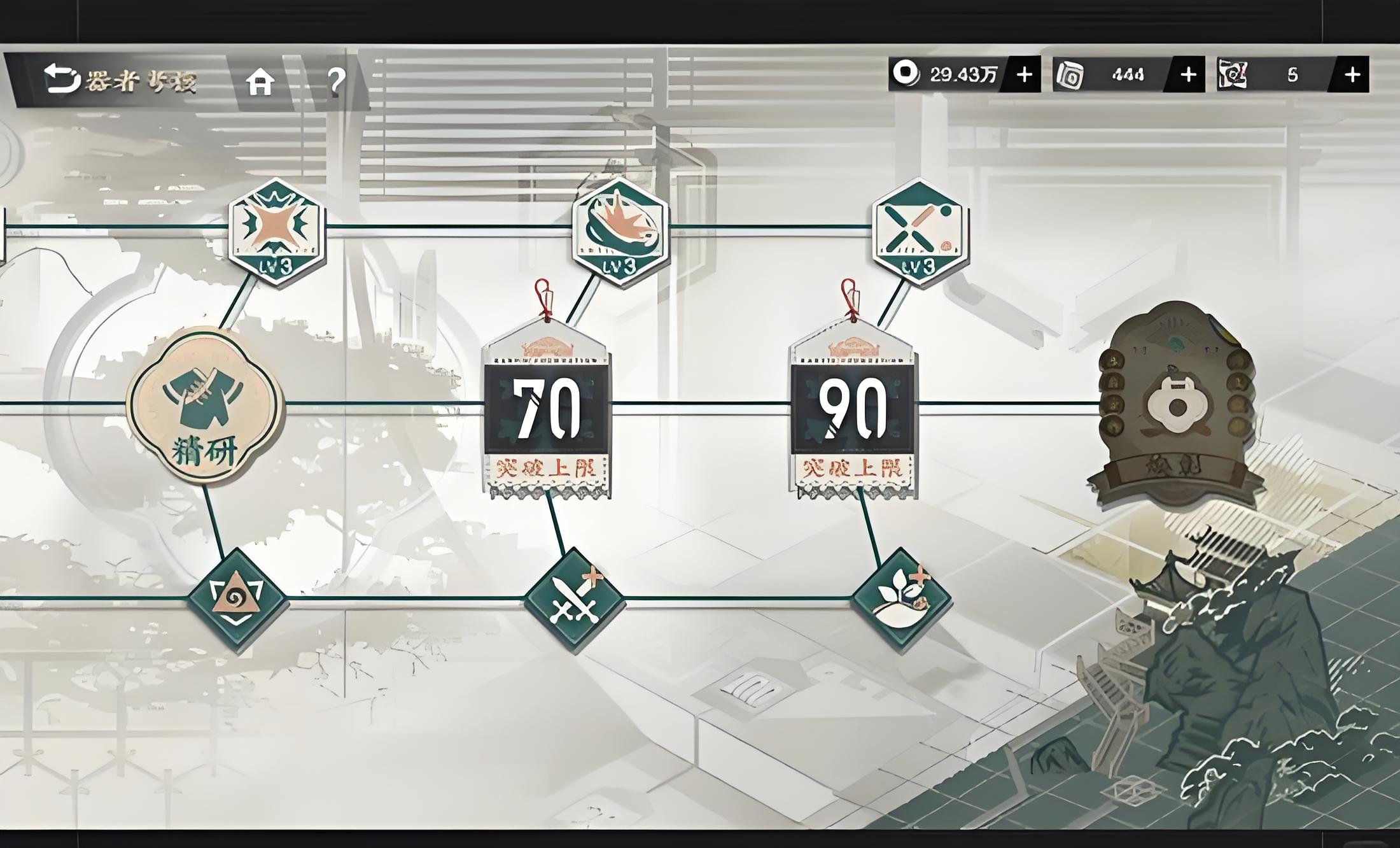
Task: Select the level 90 breakthrough tag
Action: 853,409
